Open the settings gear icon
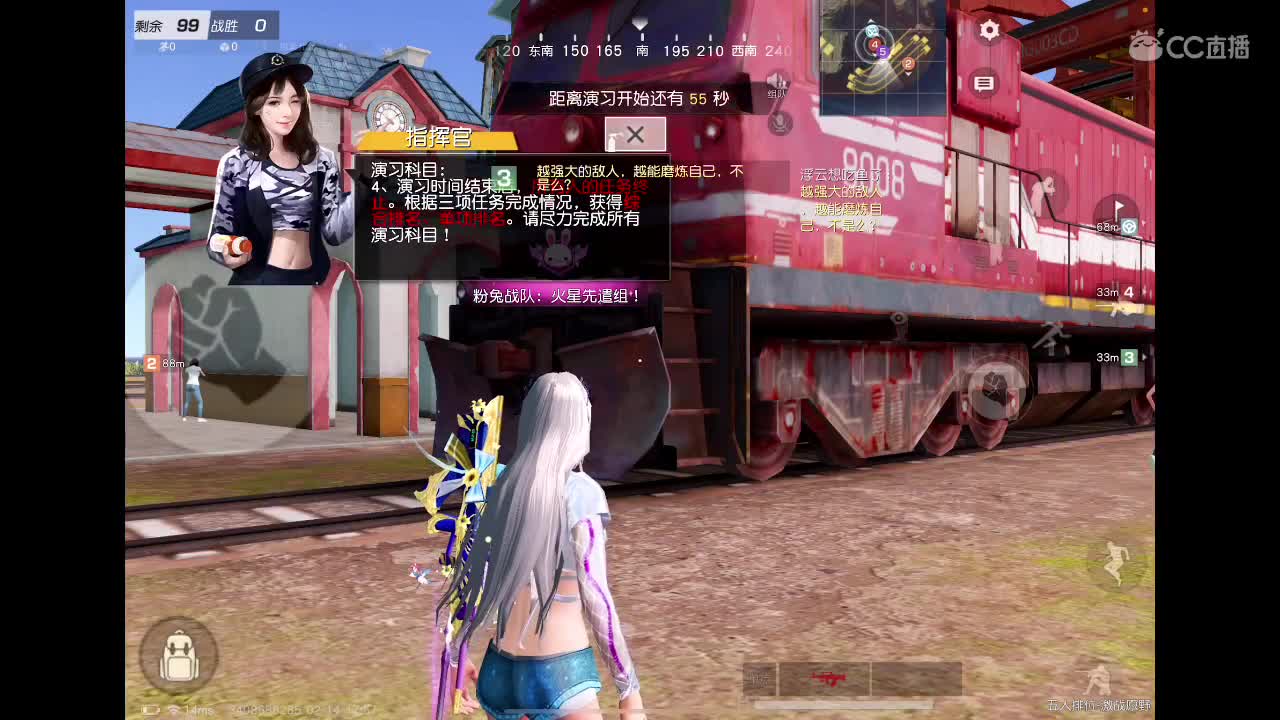Image resolution: width=1280 pixels, height=720 pixels. coord(987,31)
